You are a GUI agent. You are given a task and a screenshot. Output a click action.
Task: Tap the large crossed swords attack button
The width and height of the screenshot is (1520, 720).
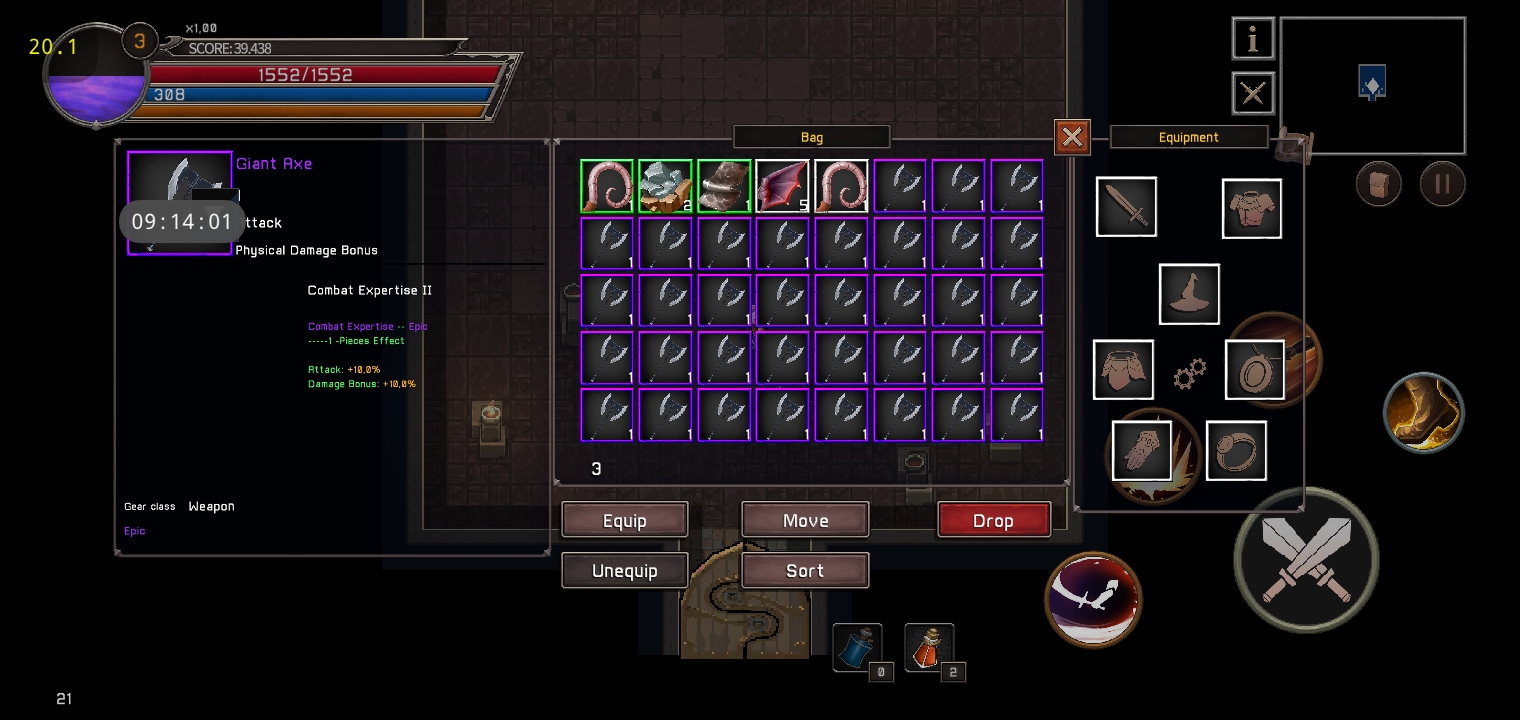[1306, 559]
